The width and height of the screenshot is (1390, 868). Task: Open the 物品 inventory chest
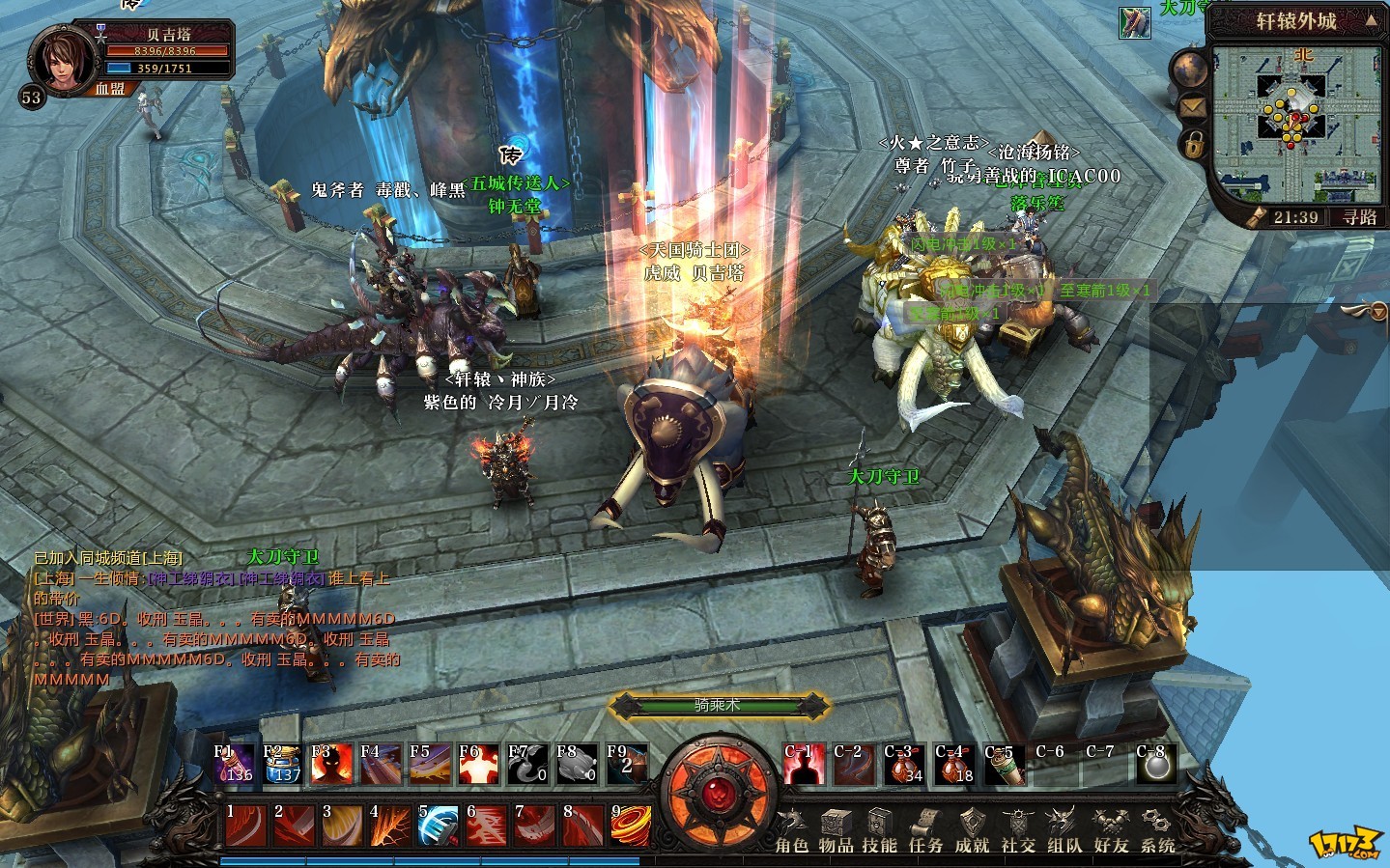tap(836, 831)
